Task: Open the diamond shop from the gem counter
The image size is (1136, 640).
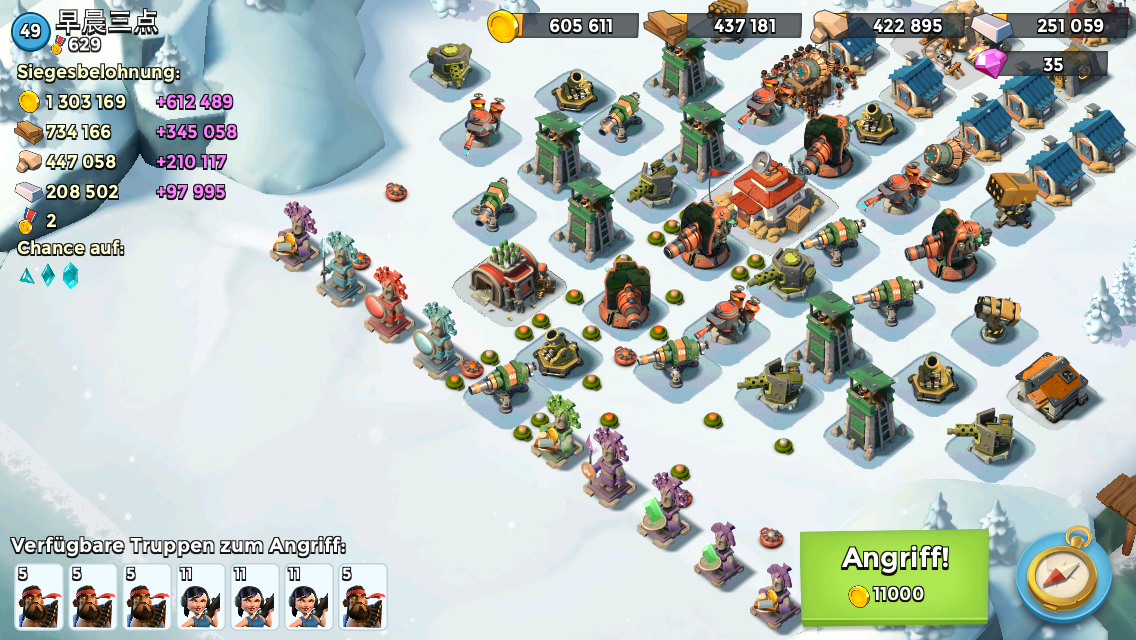Action: click(x=1040, y=65)
